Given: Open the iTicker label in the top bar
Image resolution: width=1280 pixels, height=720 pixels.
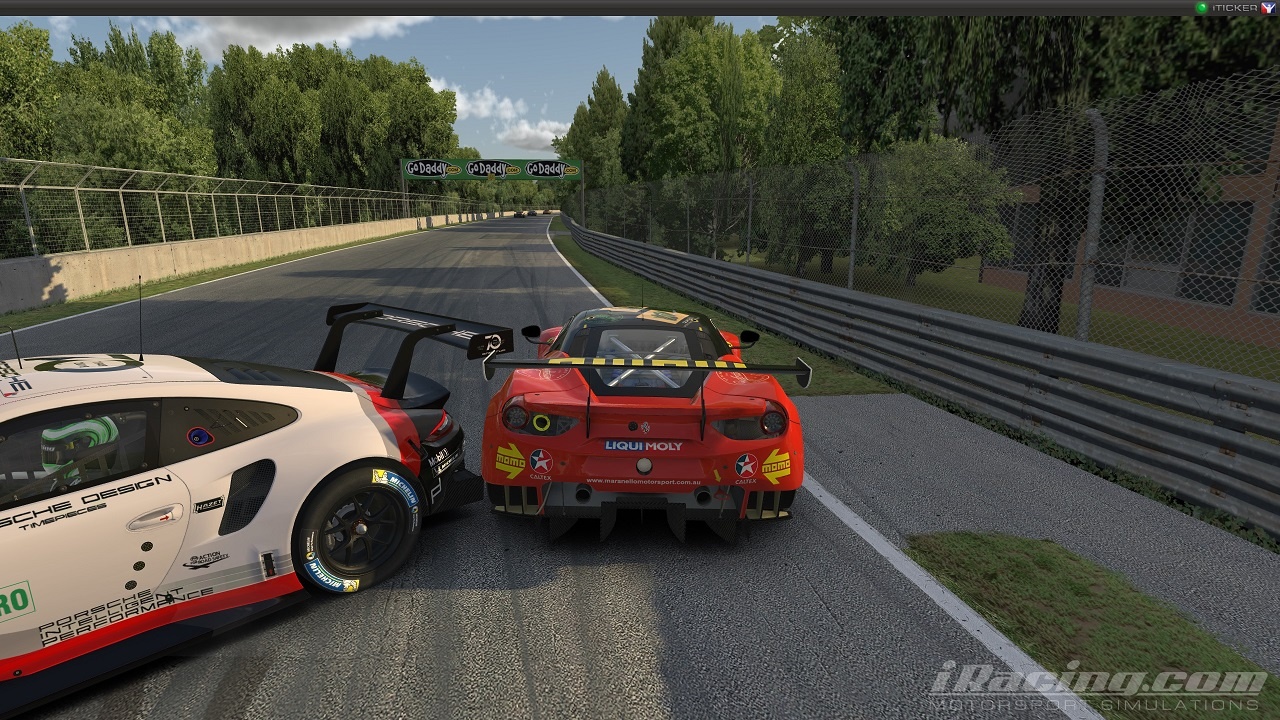Looking at the screenshot, I should coord(1234,7).
